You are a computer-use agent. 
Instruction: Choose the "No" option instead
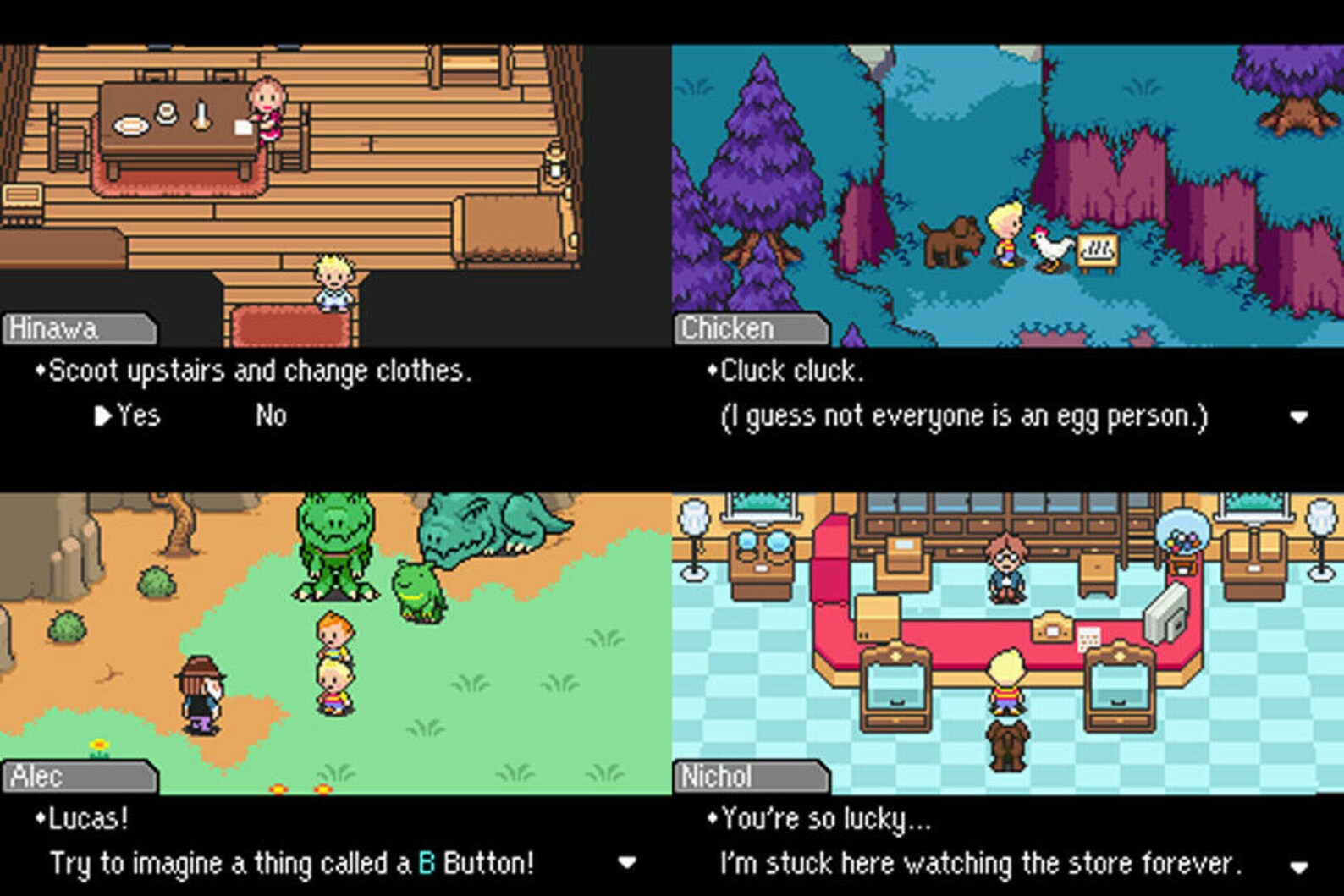(x=271, y=415)
